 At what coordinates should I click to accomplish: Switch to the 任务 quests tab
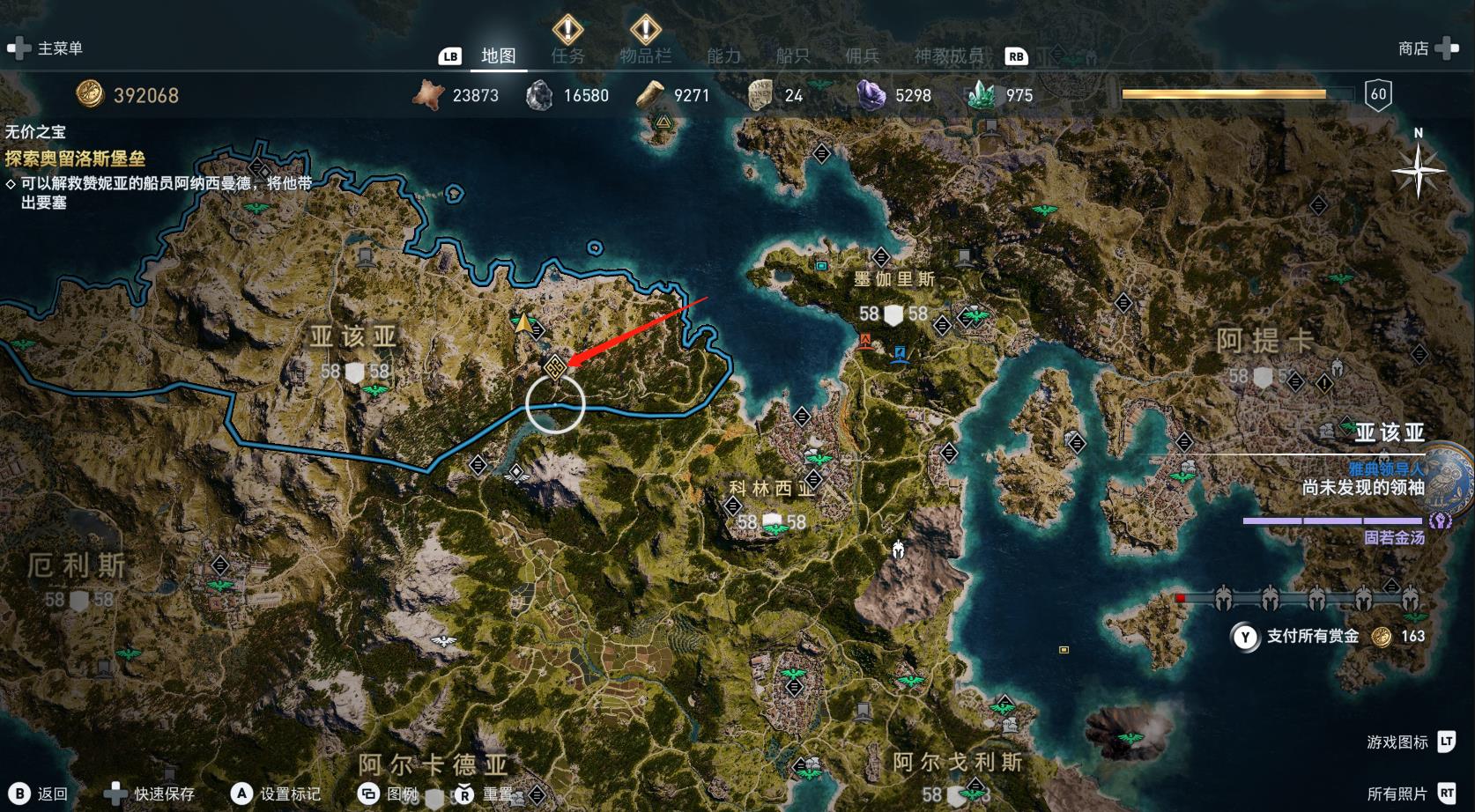[567, 55]
